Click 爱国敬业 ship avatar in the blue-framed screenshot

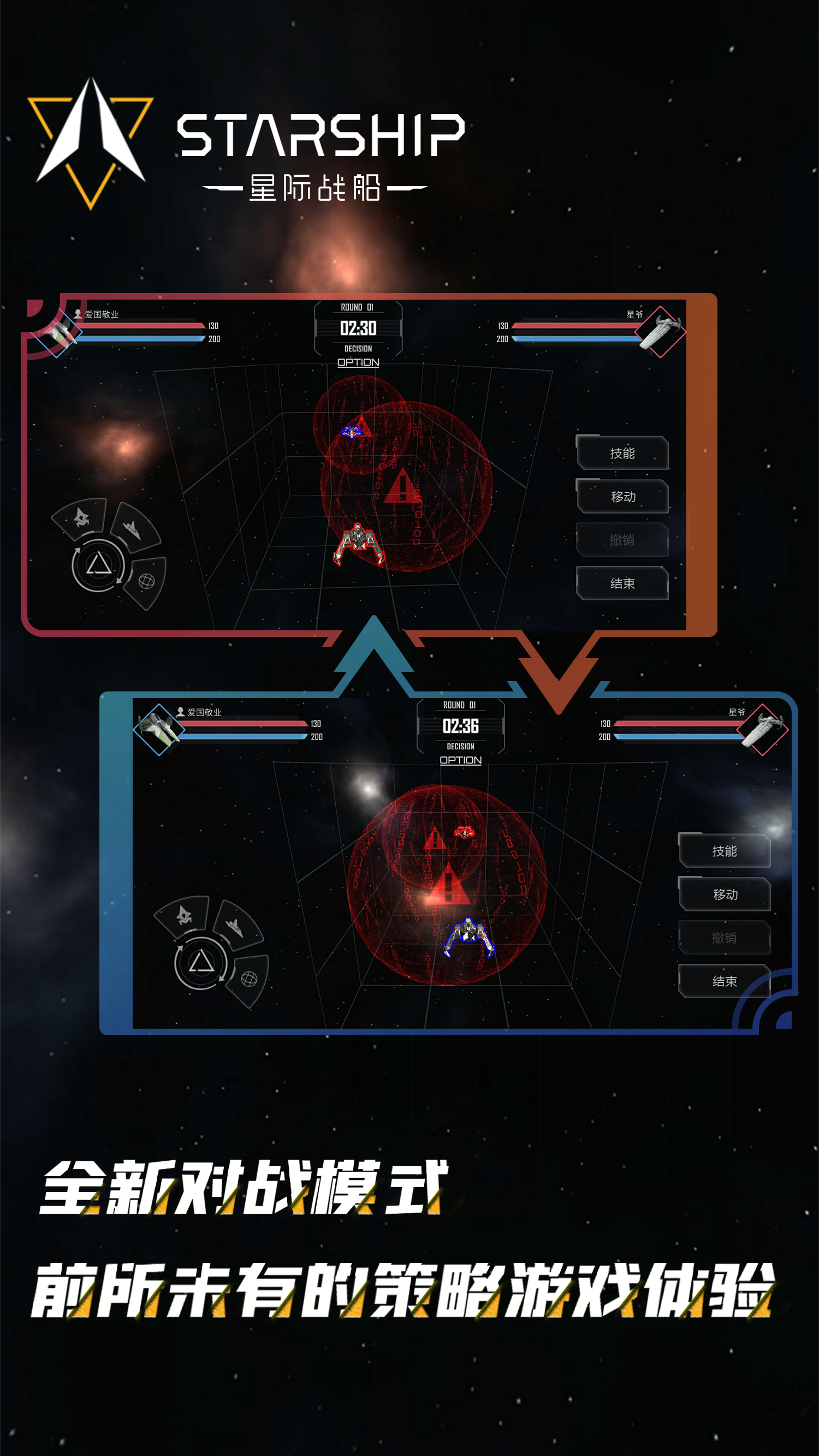point(159,729)
